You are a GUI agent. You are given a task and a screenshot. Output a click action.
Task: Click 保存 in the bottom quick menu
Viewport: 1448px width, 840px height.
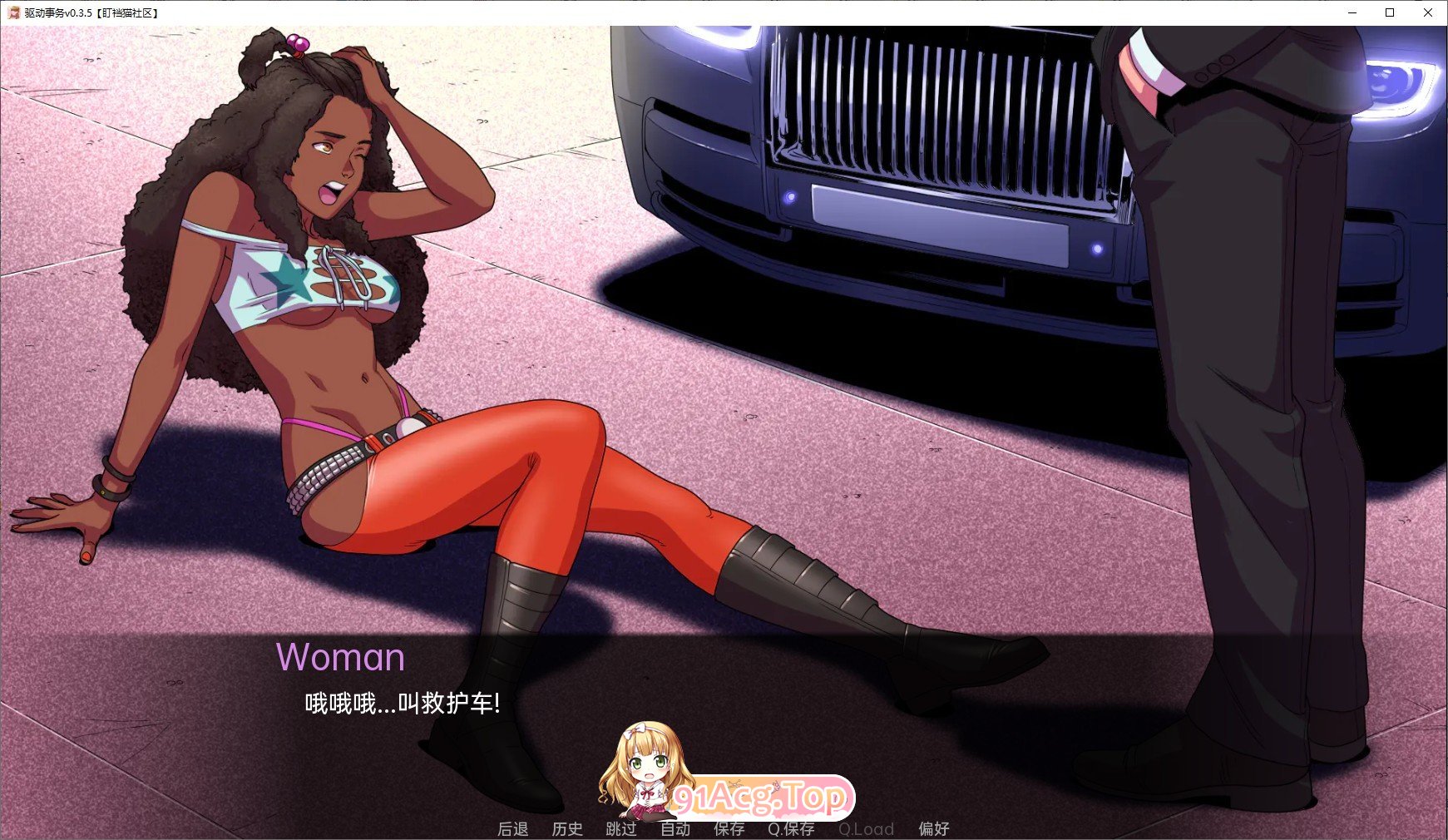coord(729,828)
